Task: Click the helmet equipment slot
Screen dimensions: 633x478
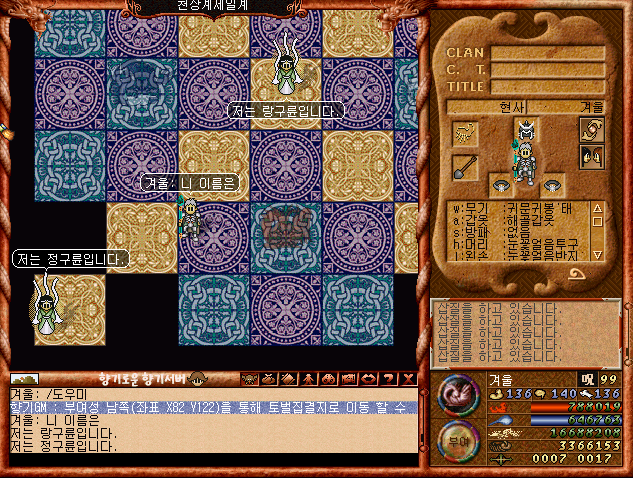Action: pyautogui.click(x=525, y=131)
